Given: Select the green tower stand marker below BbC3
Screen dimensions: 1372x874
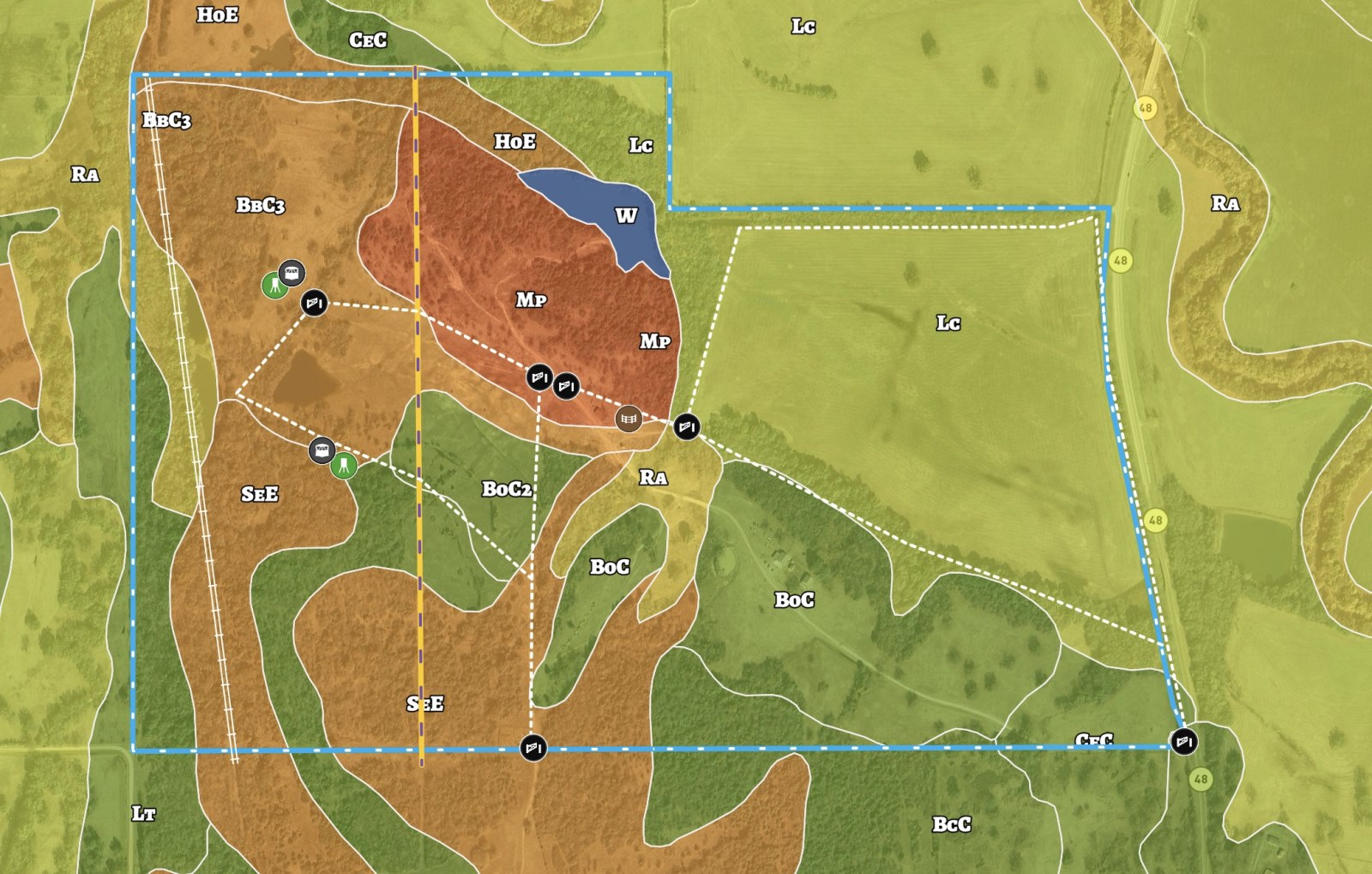Looking at the screenshot, I should [x=274, y=286].
